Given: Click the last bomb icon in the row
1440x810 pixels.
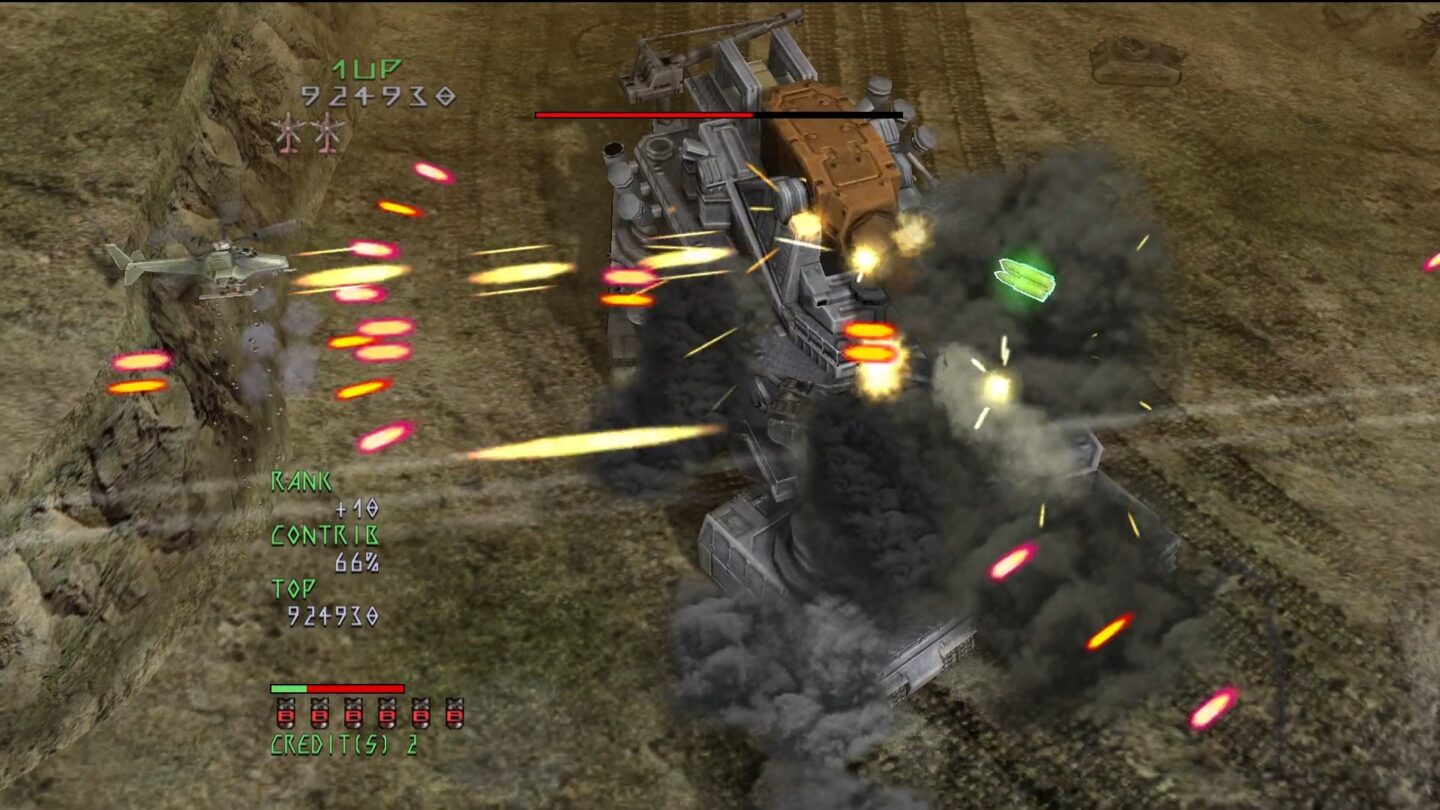Looking at the screenshot, I should (x=454, y=714).
